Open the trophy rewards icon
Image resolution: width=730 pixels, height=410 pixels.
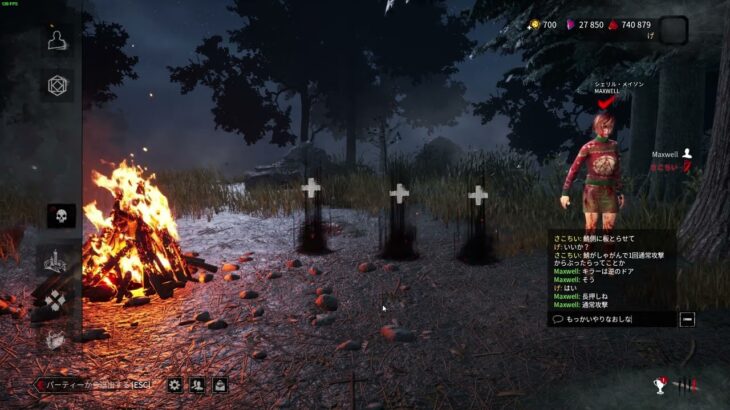pos(660,384)
